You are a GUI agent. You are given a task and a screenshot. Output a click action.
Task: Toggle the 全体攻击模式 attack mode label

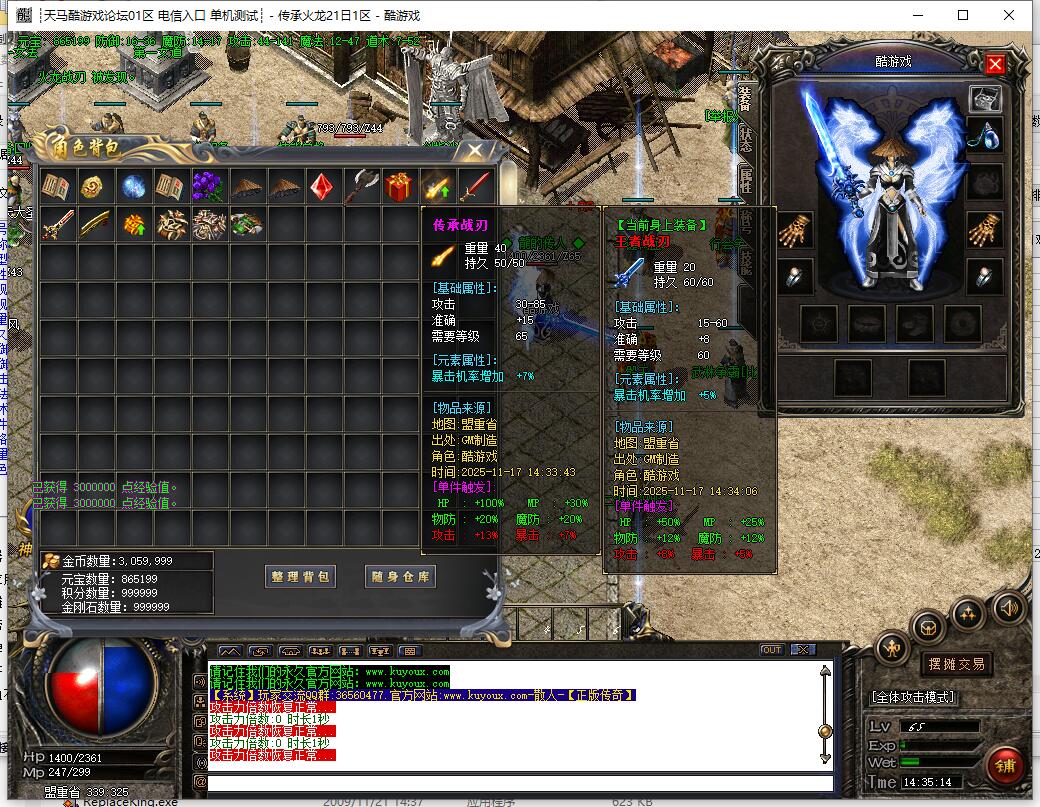[x=913, y=696]
